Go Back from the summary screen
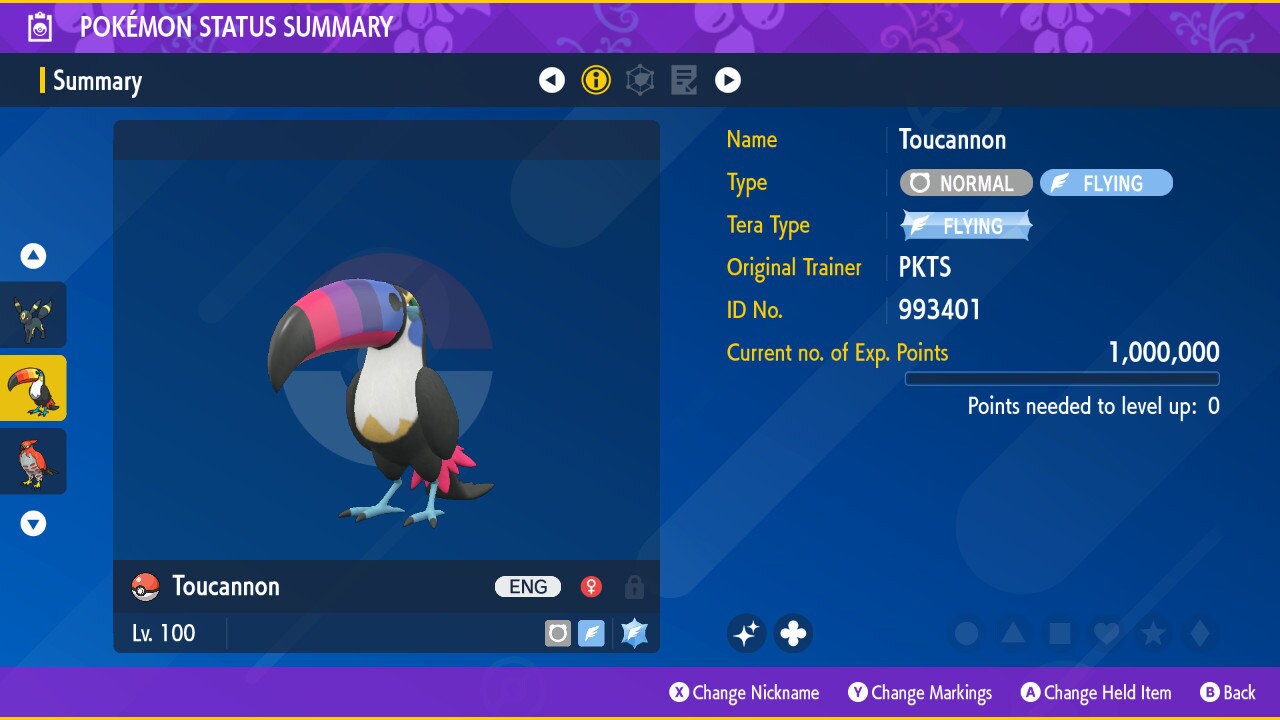Image resolution: width=1280 pixels, height=720 pixels. click(x=1227, y=692)
